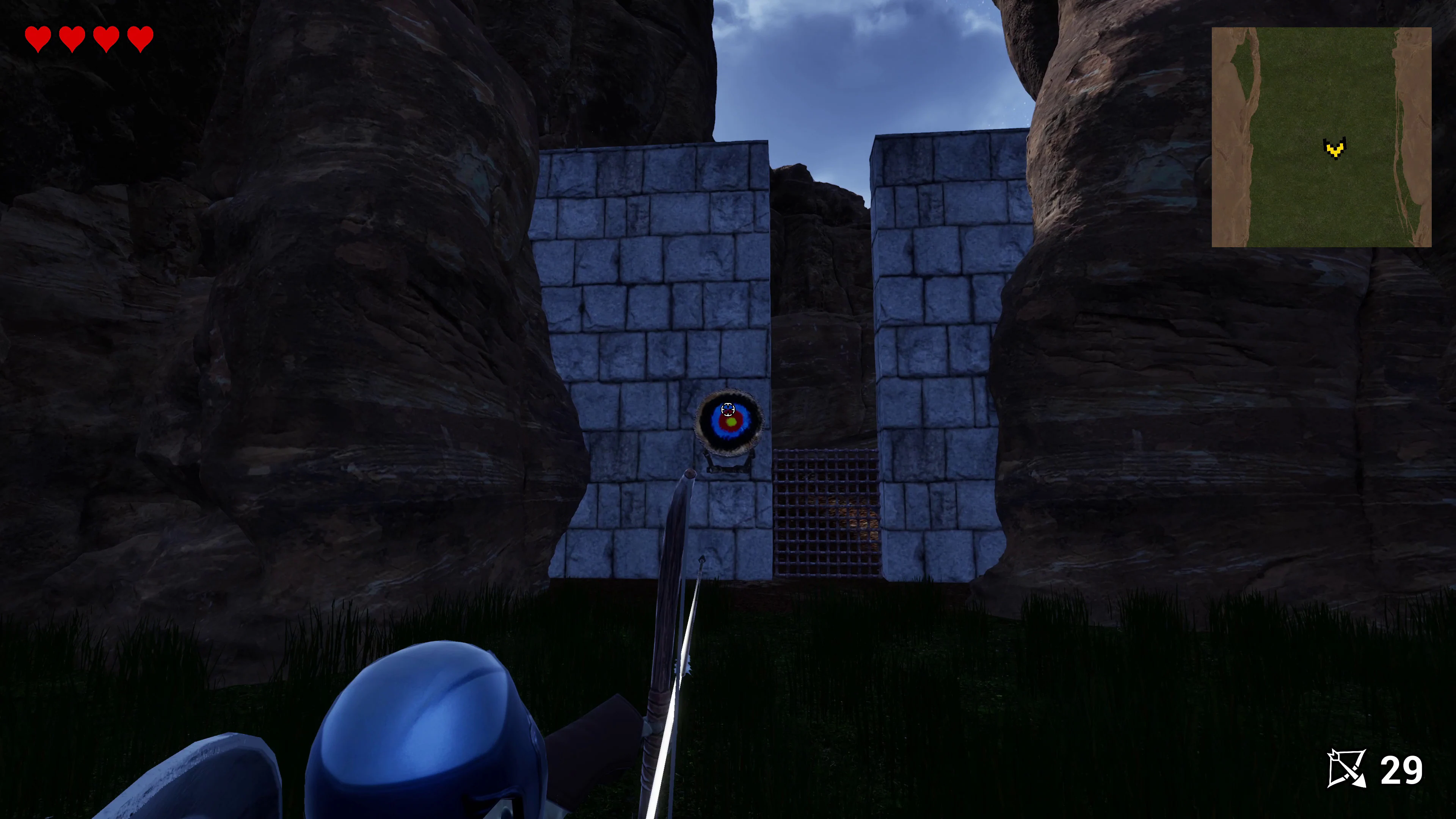Click the crosshair at screen center

tap(728, 409)
